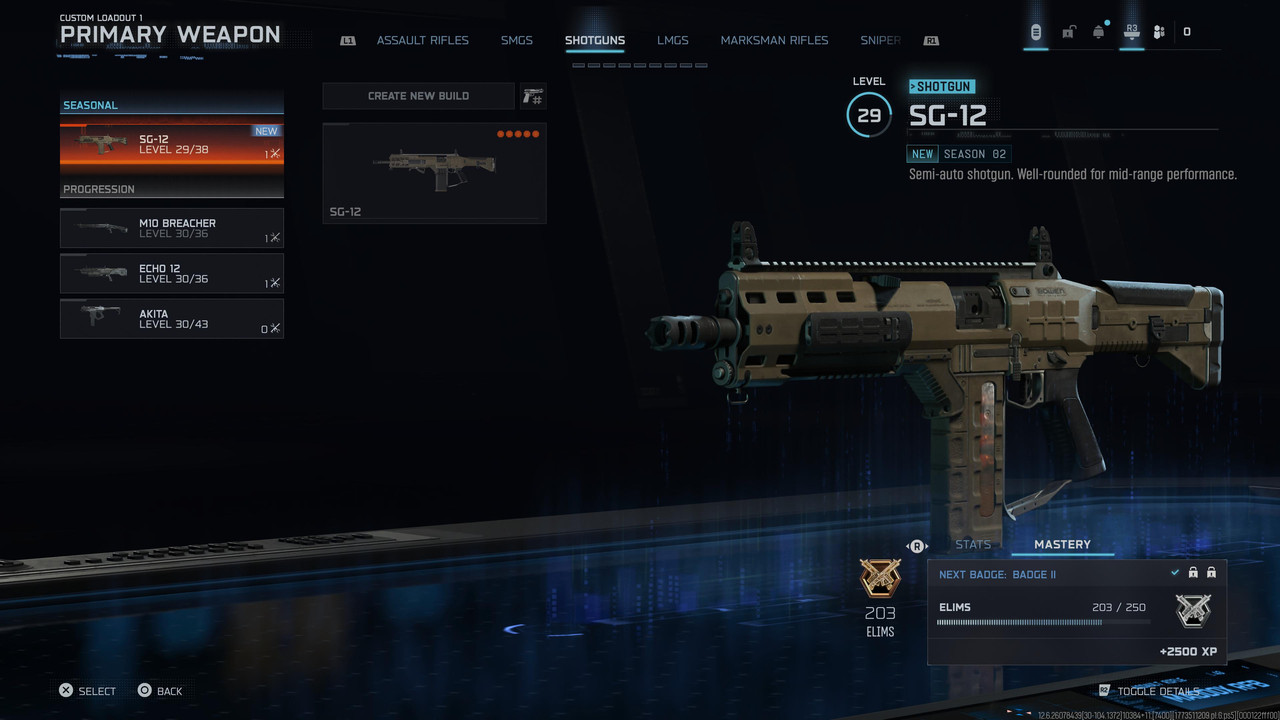Click the Create New Build button
Screen dimensions: 1280x720
(418, 96)
